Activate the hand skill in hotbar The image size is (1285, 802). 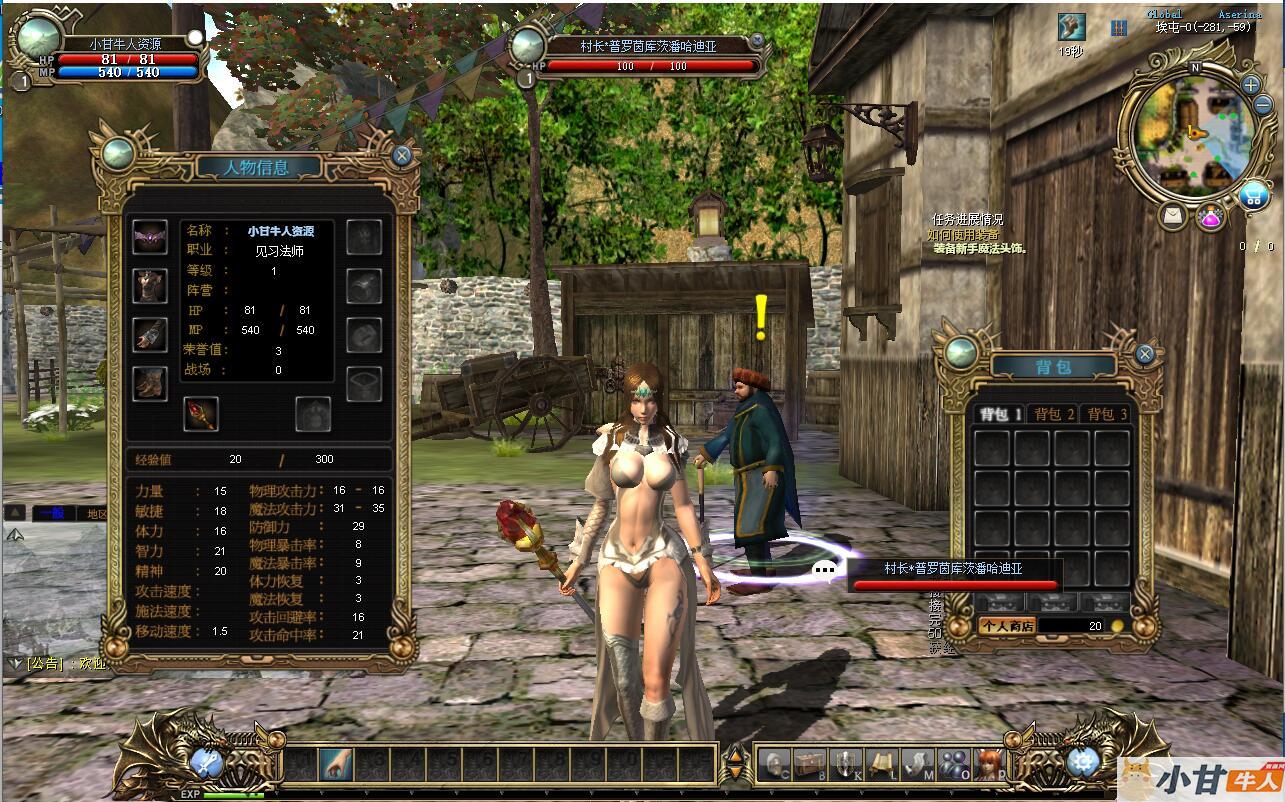[x=335, y=765]
